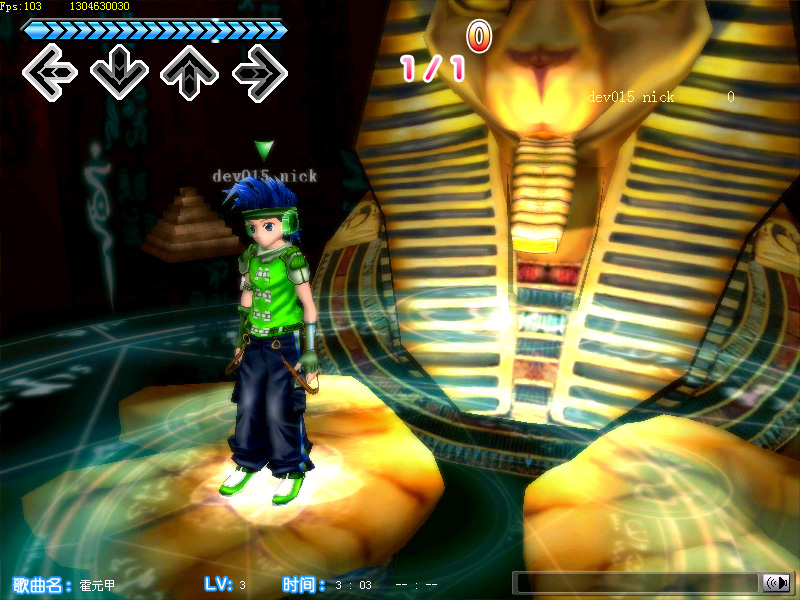Click the speaker button beside the chat box
The image size is (800, 600).
(776, 583)
